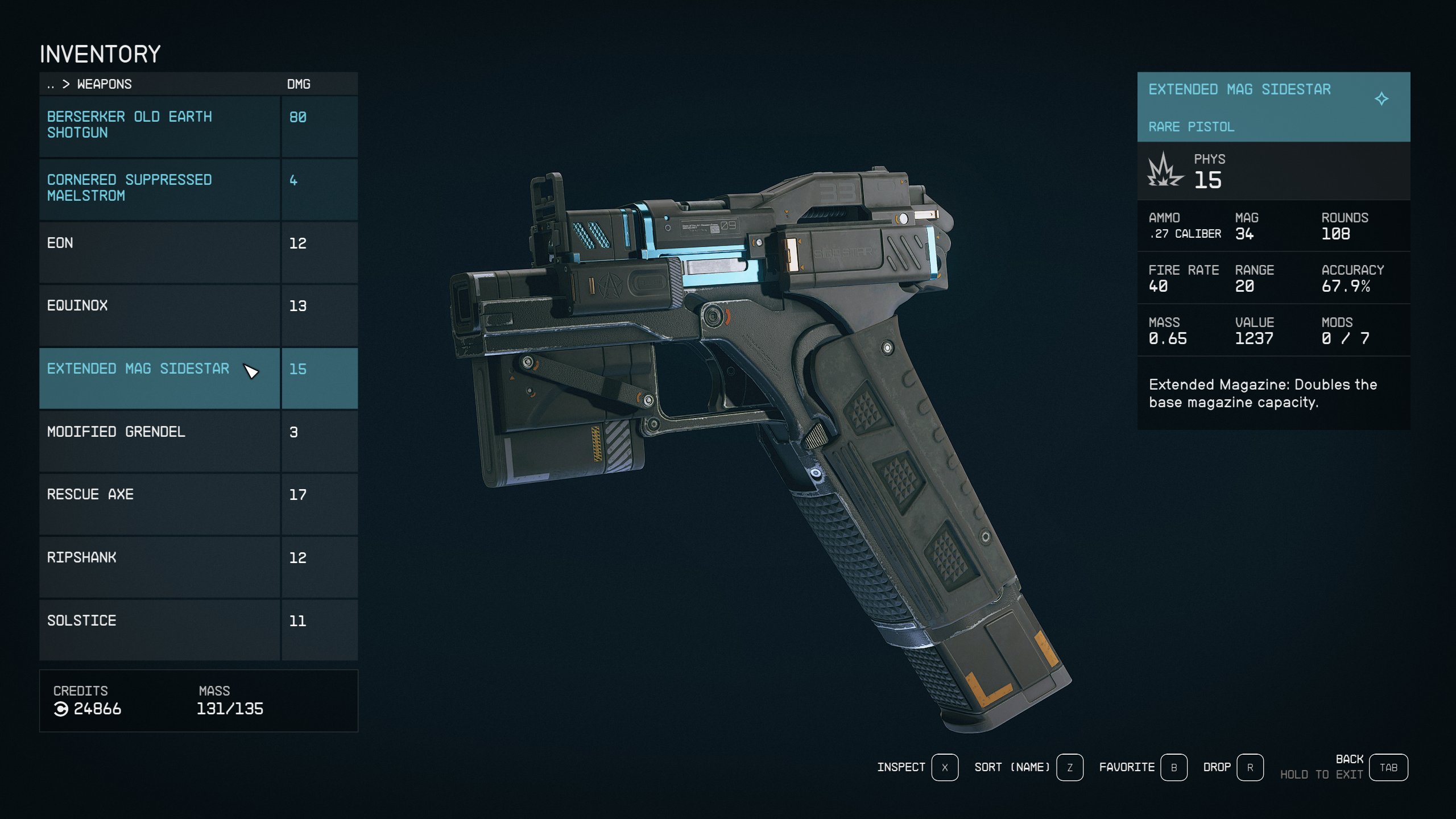1456x819 pixels.
Task: Drop the selected weapon
Action: pyautogui.click(x=1250, y=767)
